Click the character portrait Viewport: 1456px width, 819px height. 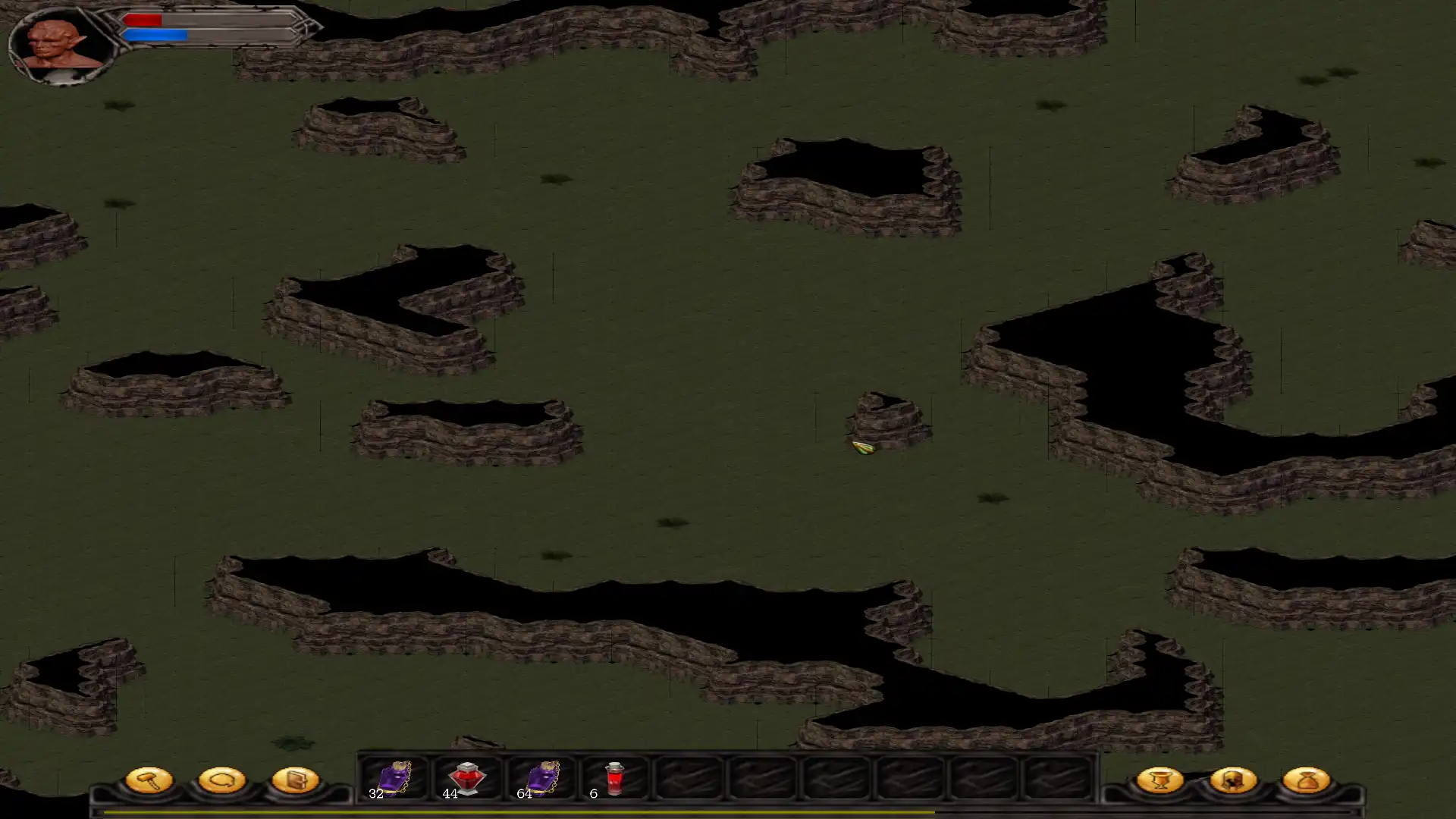coord(63,44)
